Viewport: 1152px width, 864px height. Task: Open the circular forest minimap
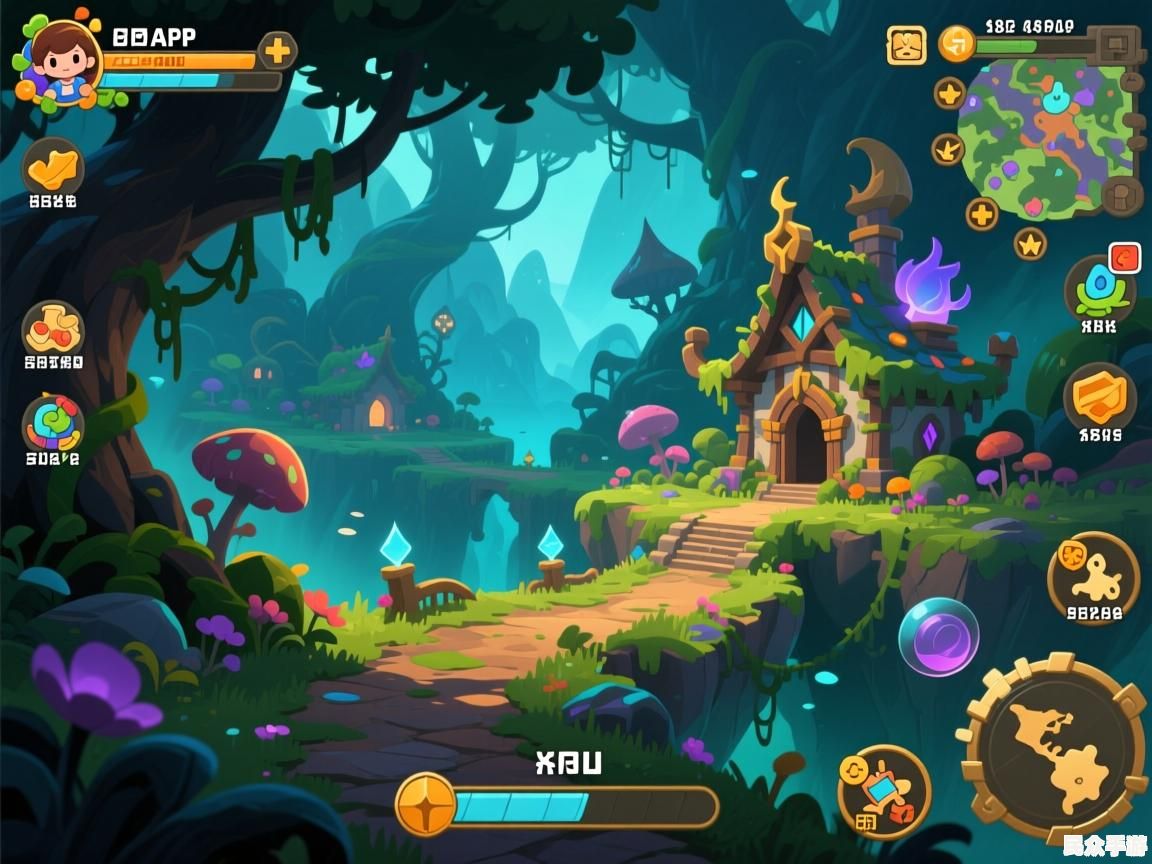1045,137
